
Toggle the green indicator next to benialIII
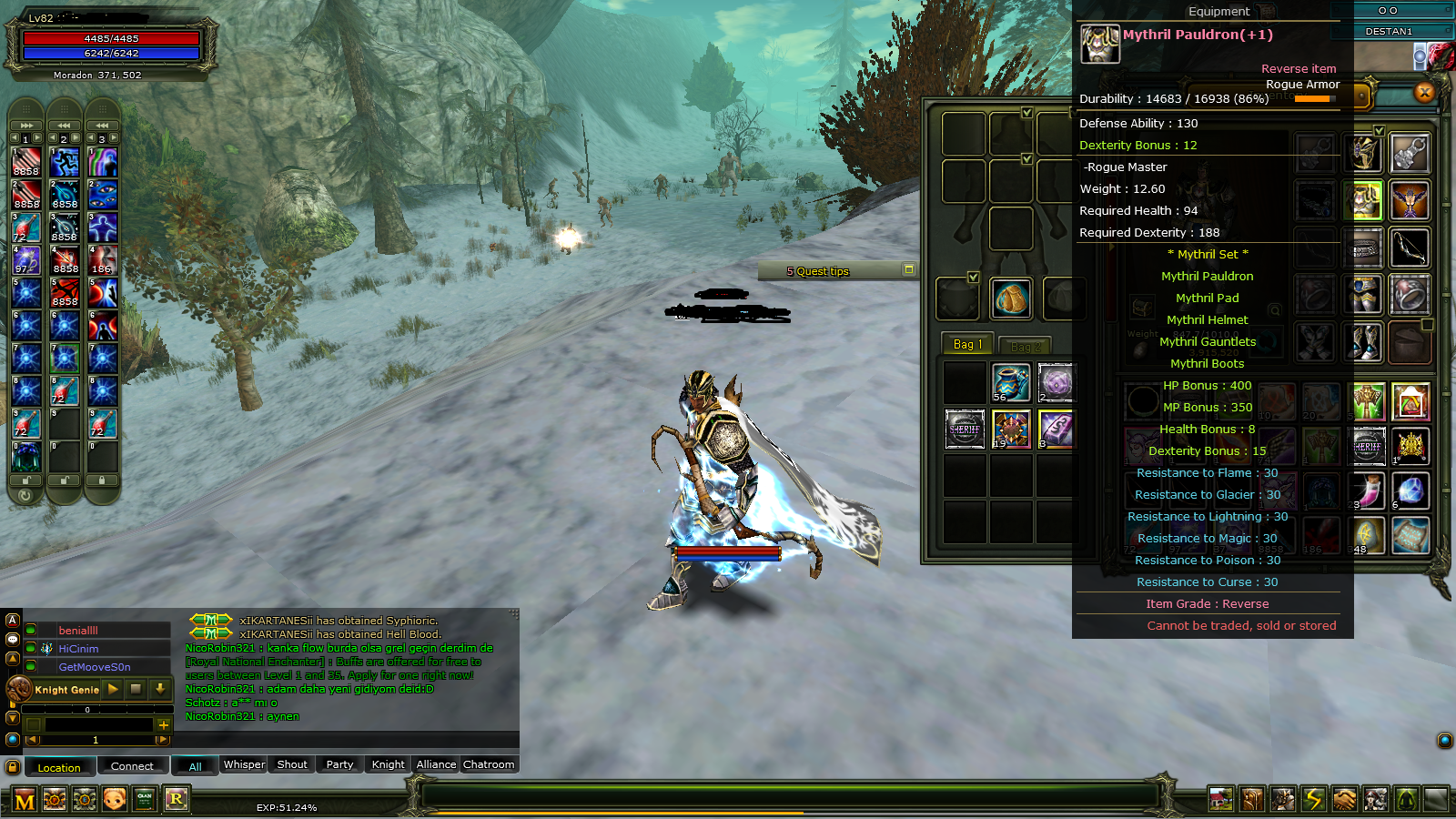[30, 629]
